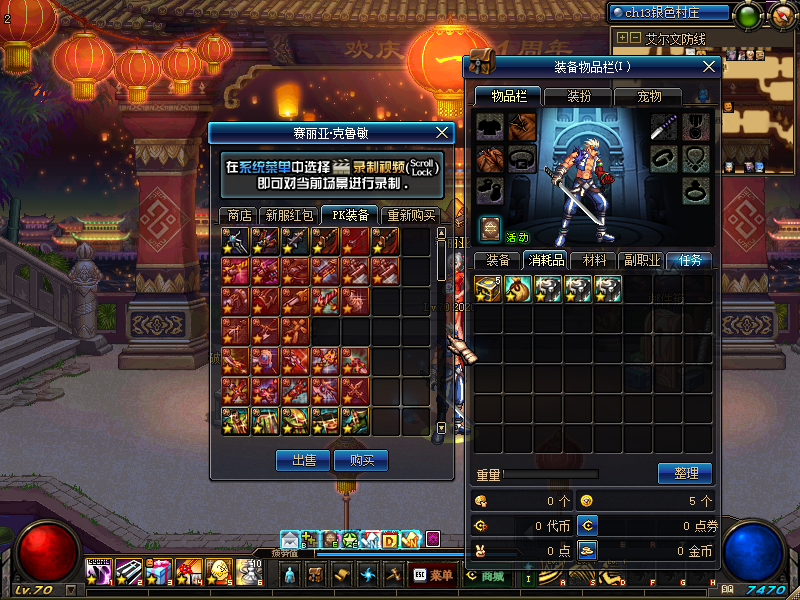Click the 出售 sell button
This screenshot has height=600, width=800.
pos(303,460)
